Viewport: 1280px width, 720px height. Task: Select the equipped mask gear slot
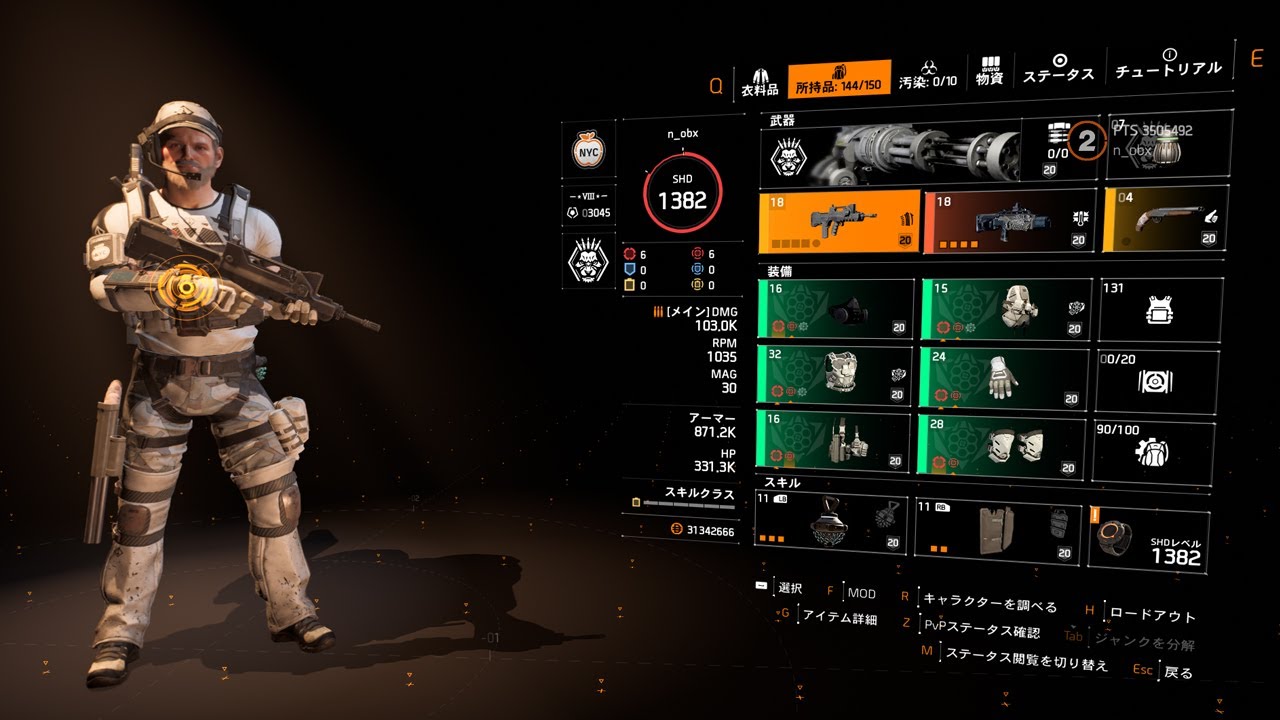click(x=836, y=310)
